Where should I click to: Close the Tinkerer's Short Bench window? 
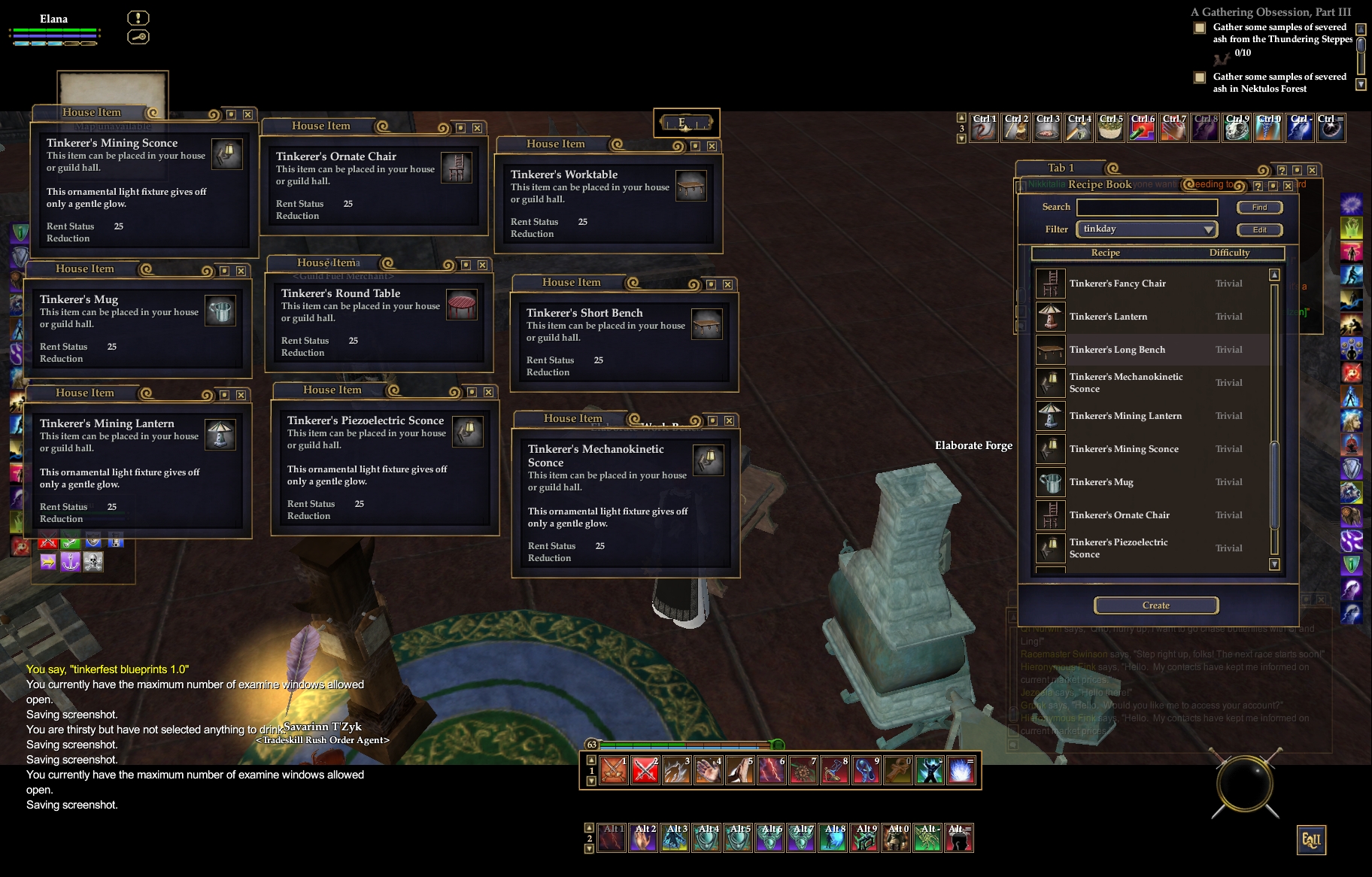pos(727,284)
